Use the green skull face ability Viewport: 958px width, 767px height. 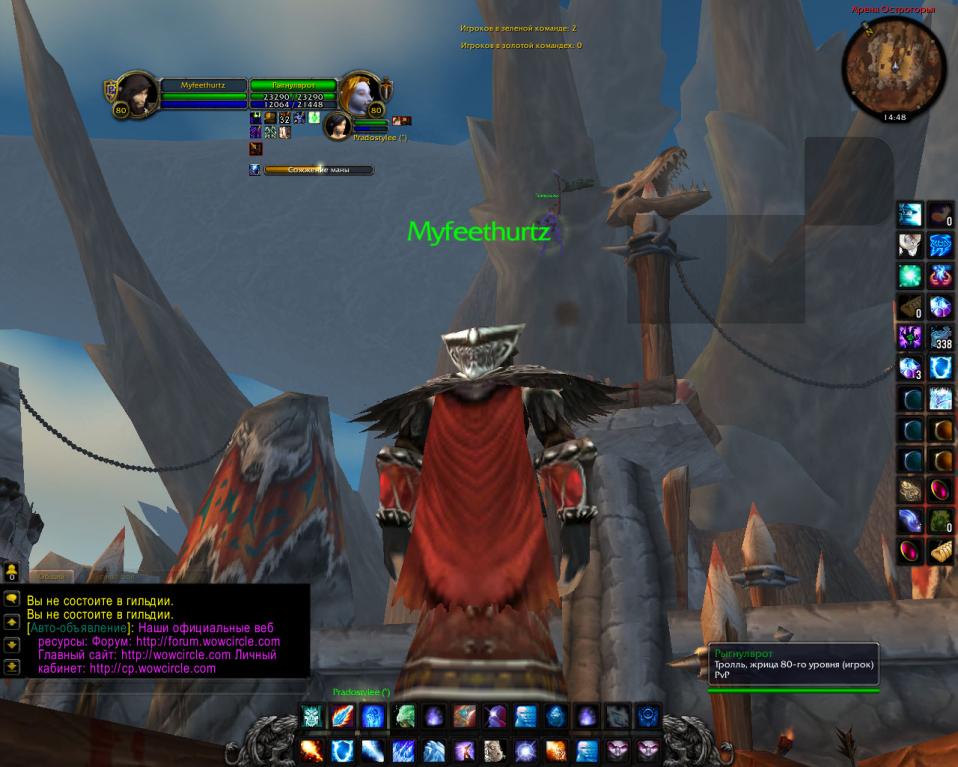pyautogui.click(x=311, y=716)
